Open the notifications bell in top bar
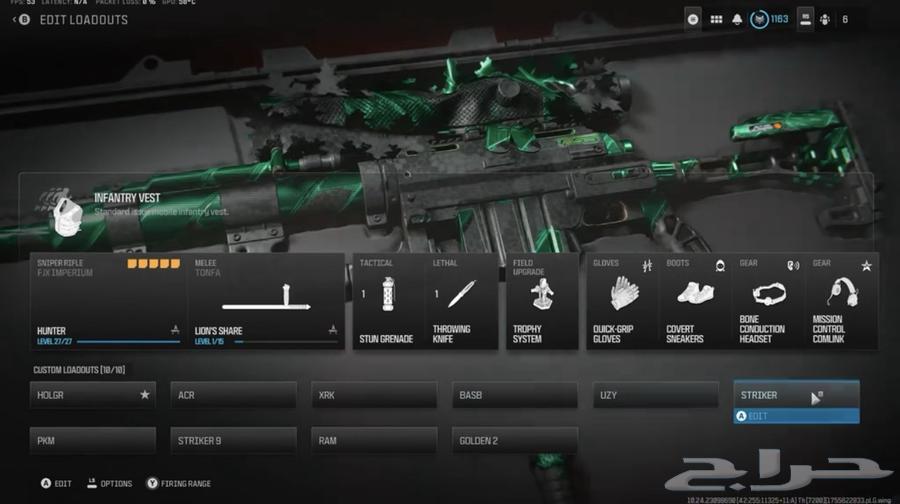 click(x=737, y=19)
